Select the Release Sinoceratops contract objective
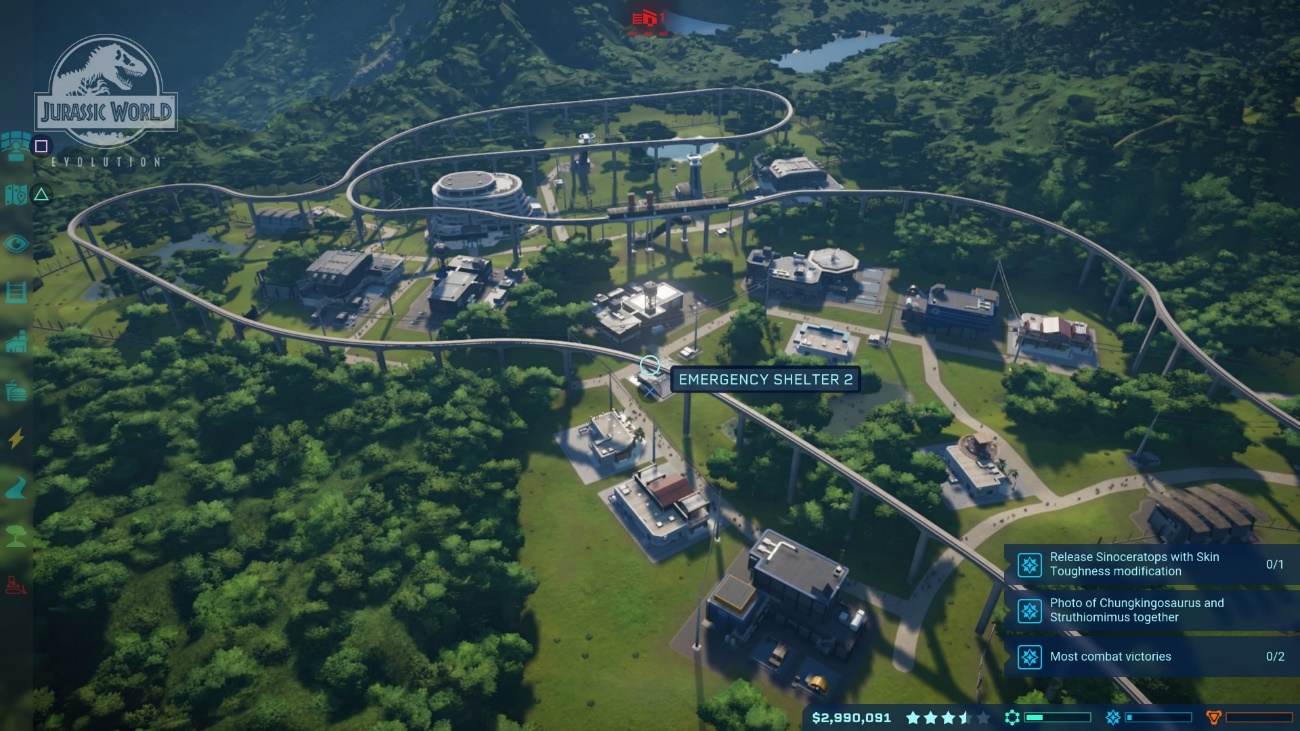This screenshot has width=1300, height=731. 1152,564
